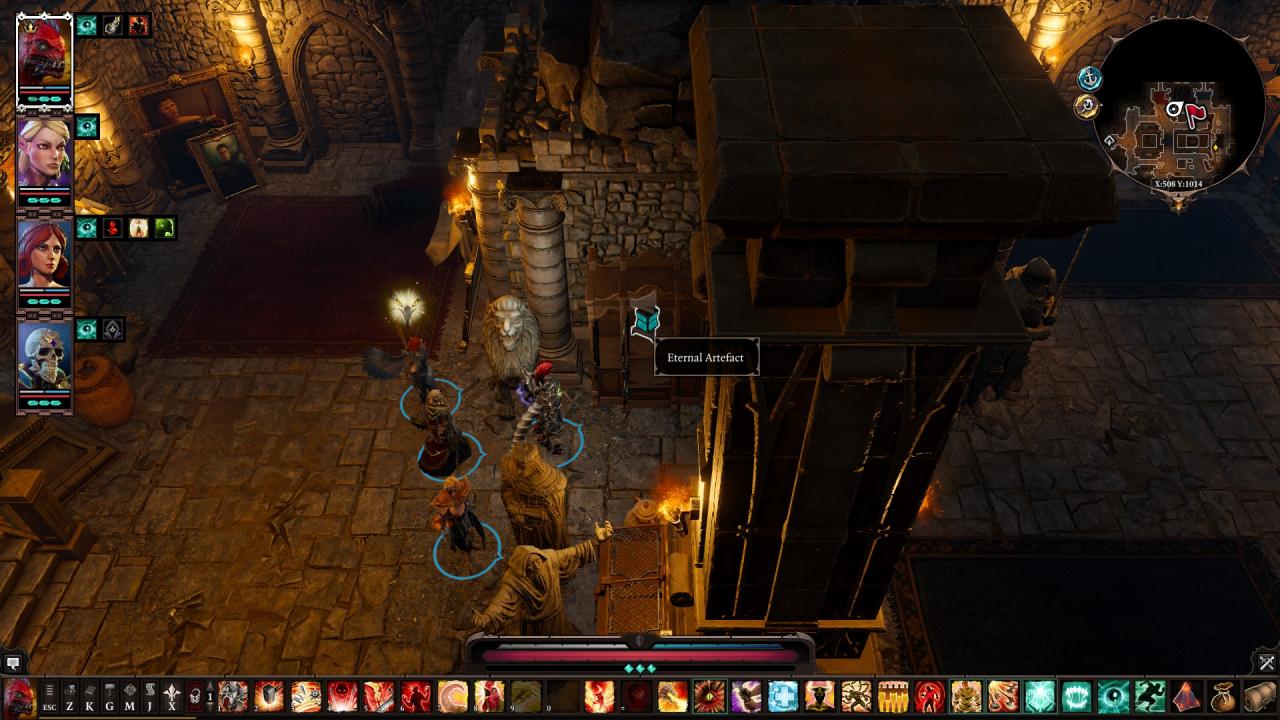1280x720 pixels.
Task: Activate the hammer strike skill in slot 2
Action: point(269,696)
